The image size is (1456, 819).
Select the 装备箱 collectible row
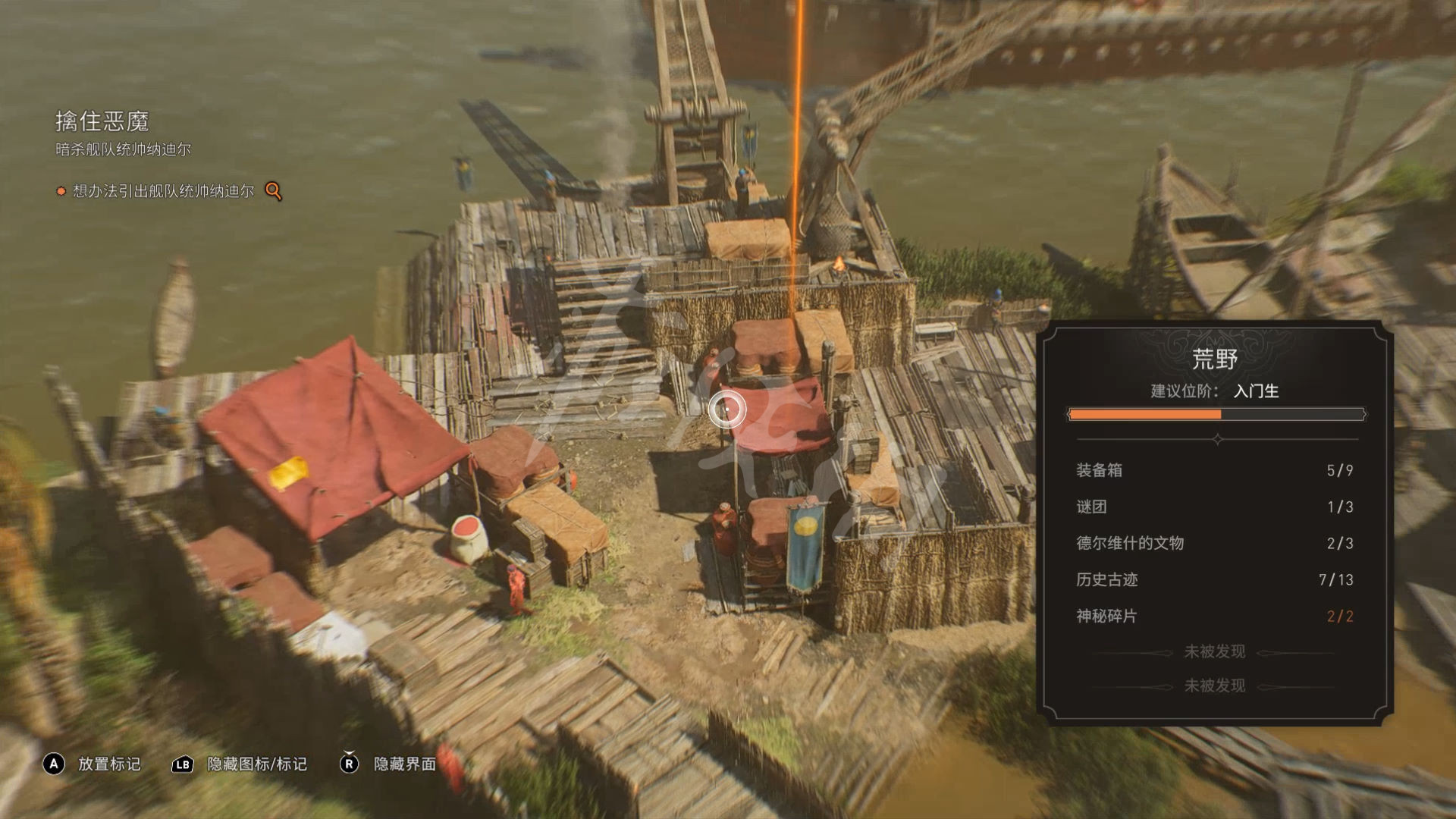tap(1214, 470)
